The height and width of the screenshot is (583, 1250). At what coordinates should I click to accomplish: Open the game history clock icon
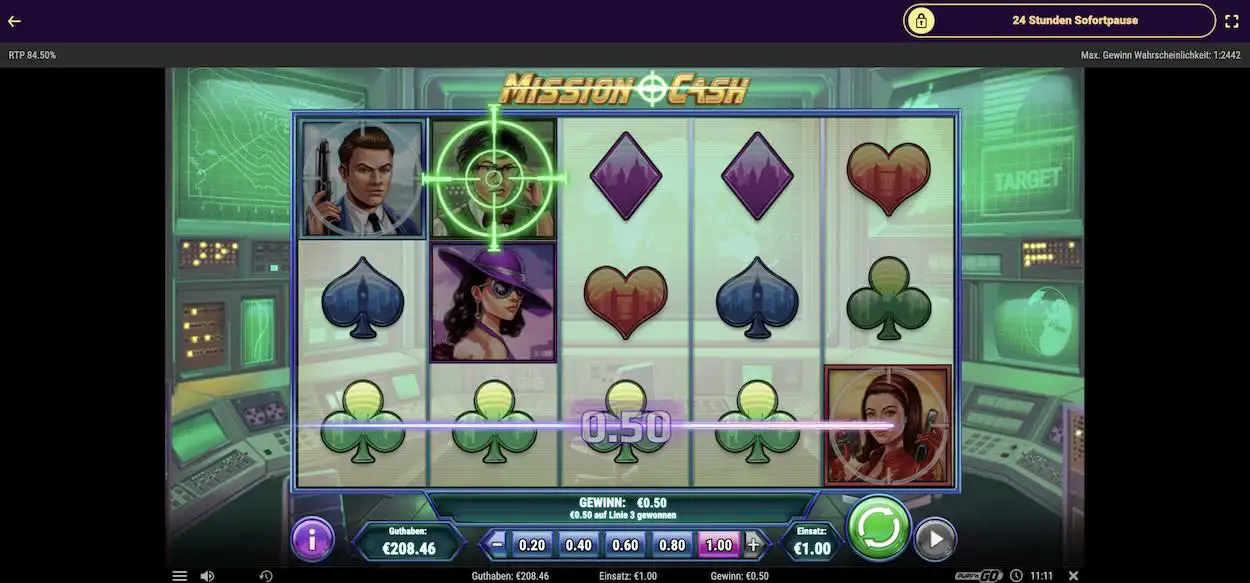click(266, 576)
